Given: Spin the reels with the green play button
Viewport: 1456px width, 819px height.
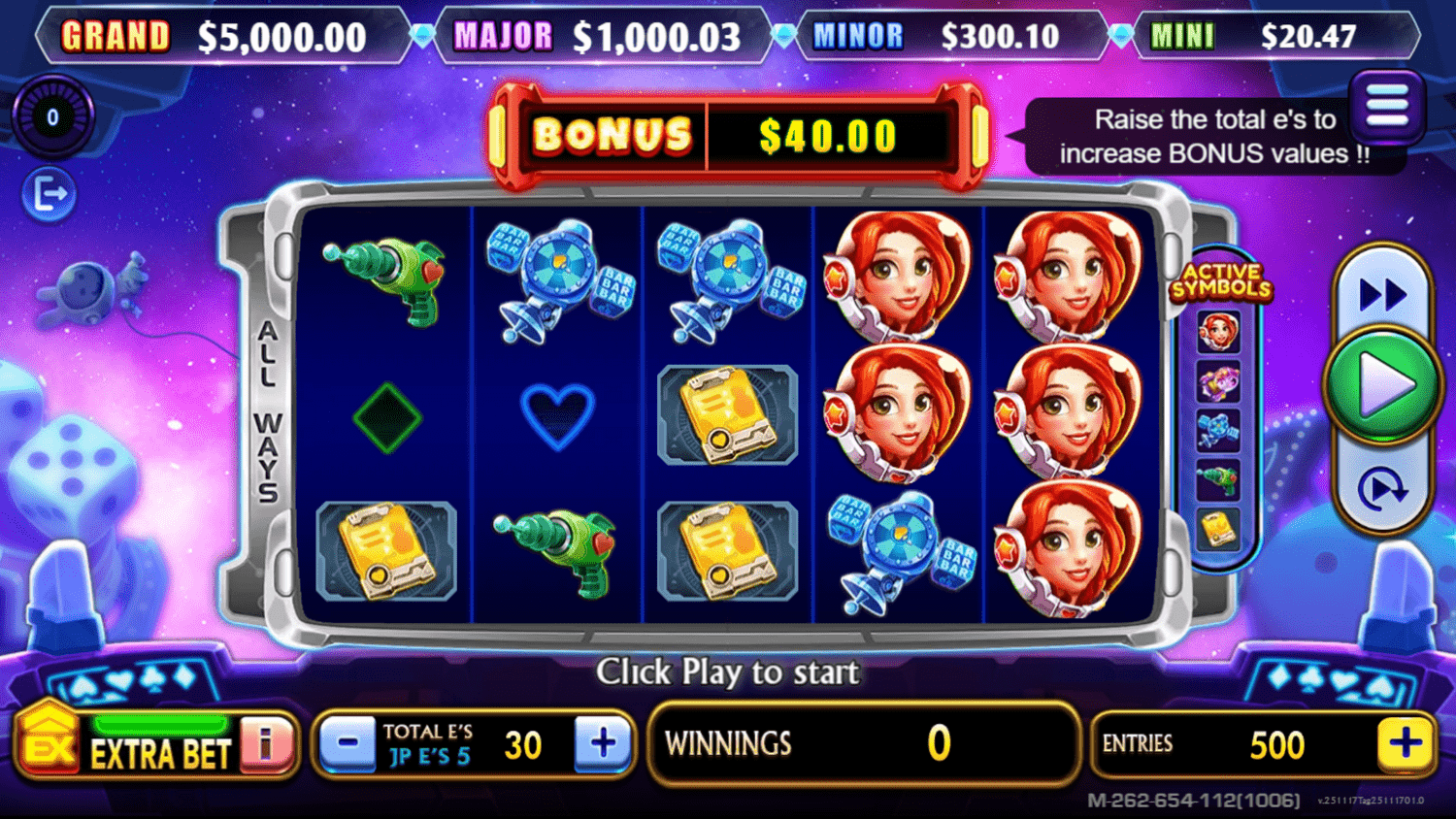Looking at the screenshot, I should tap(1382, 385).
